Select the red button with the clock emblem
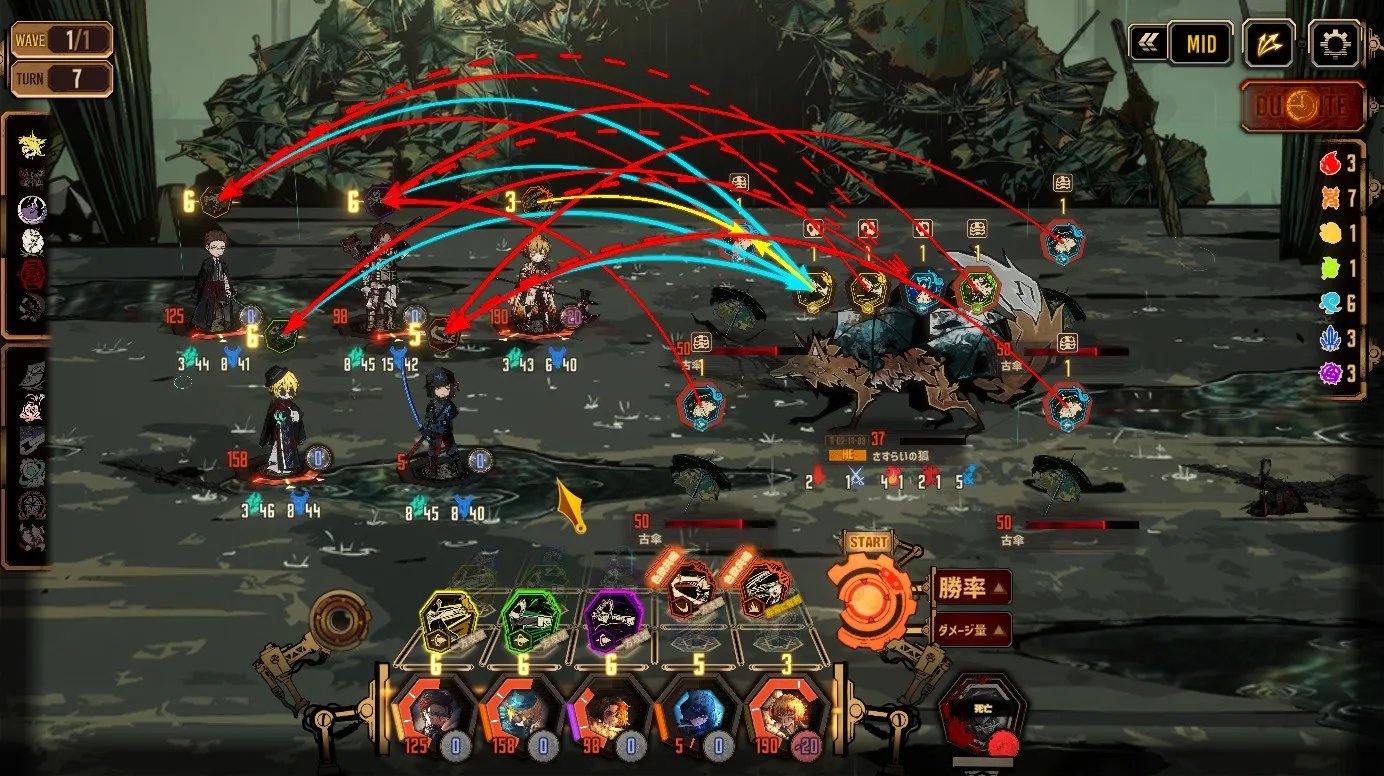 pyautogui.click(x=1303, y=106)
